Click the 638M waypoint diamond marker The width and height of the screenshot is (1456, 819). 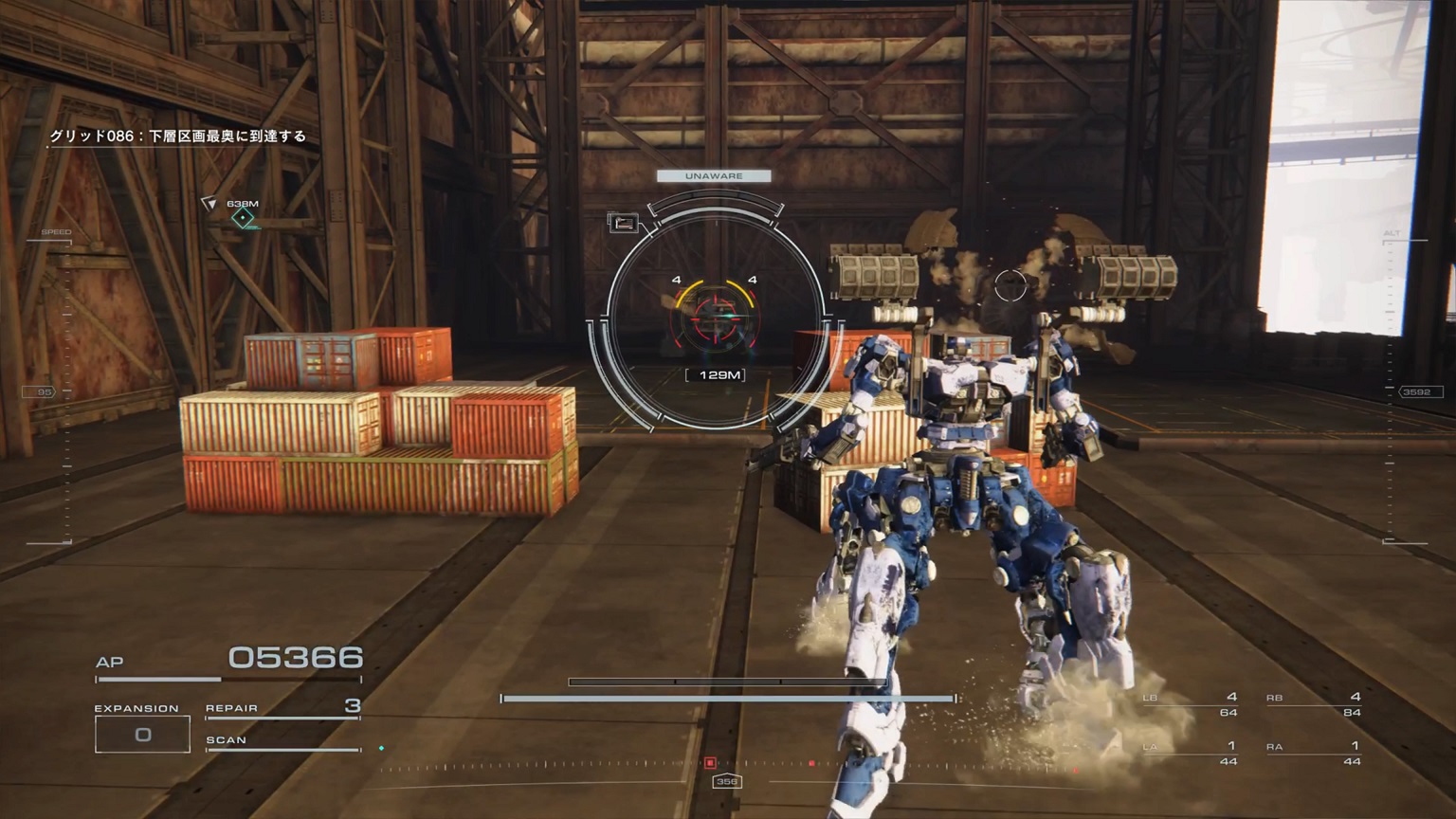(244, 218)
